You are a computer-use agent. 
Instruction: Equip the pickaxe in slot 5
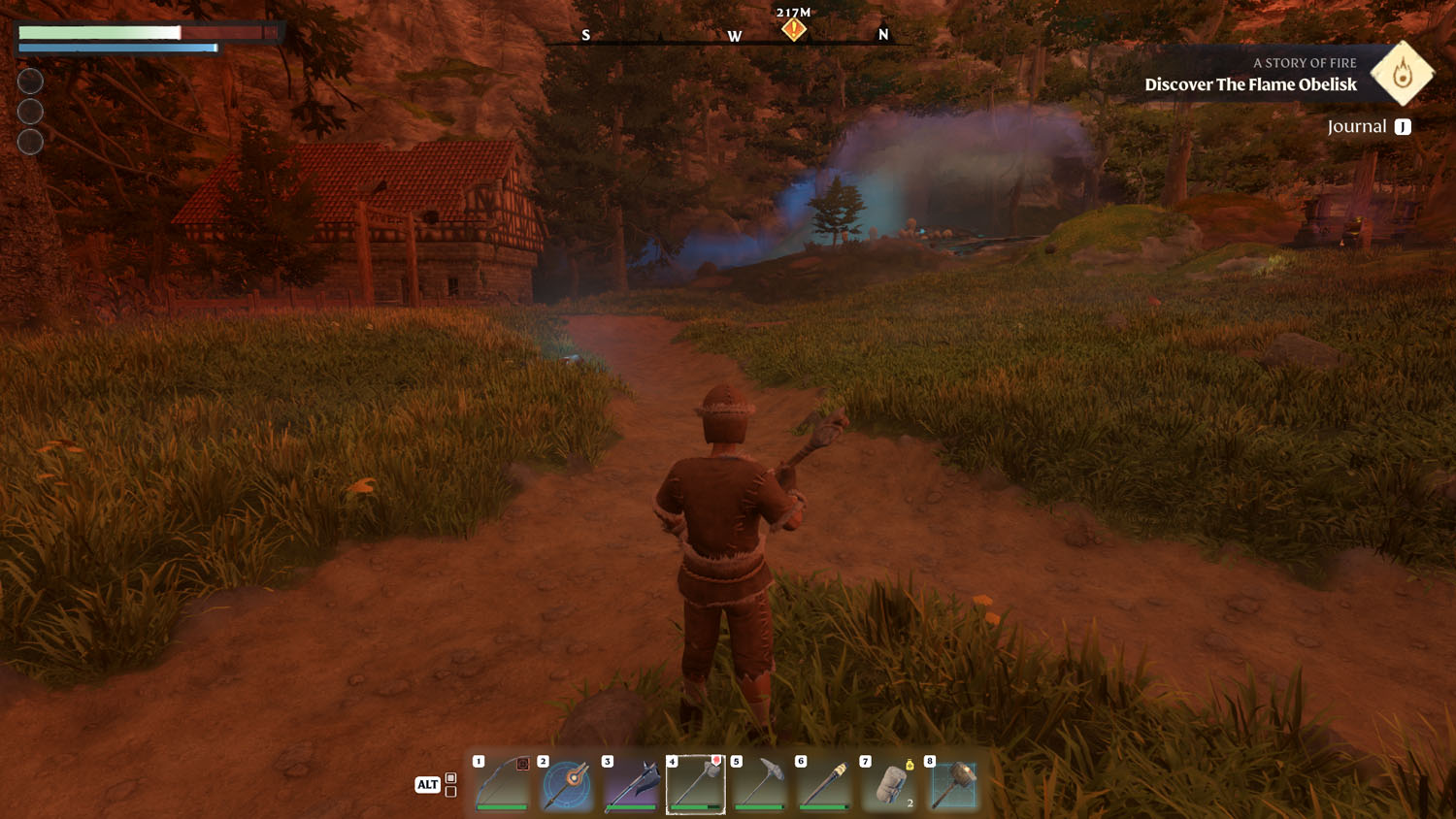760,784
